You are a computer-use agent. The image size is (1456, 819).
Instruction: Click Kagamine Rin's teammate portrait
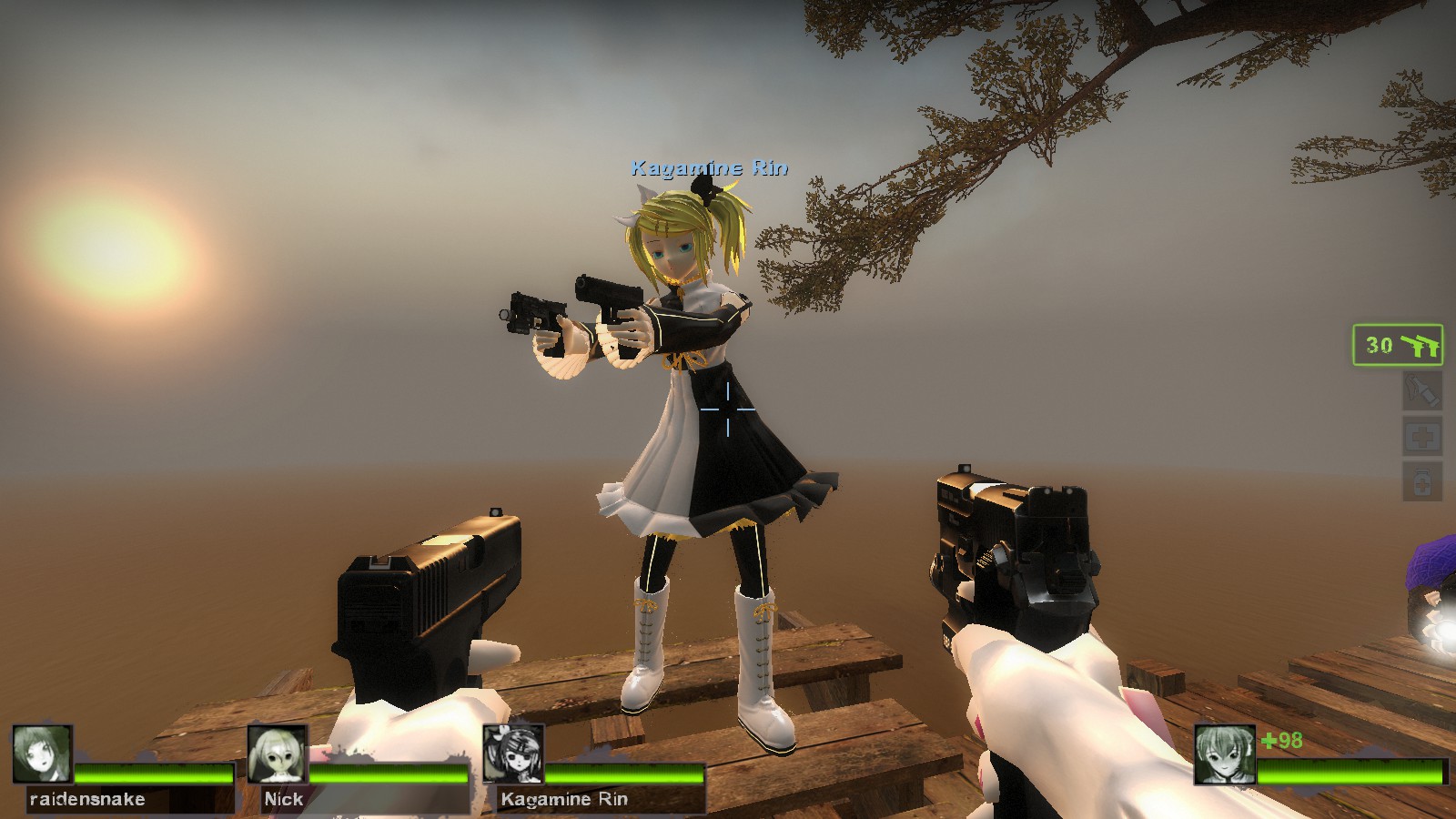click(x=513, y=753)
